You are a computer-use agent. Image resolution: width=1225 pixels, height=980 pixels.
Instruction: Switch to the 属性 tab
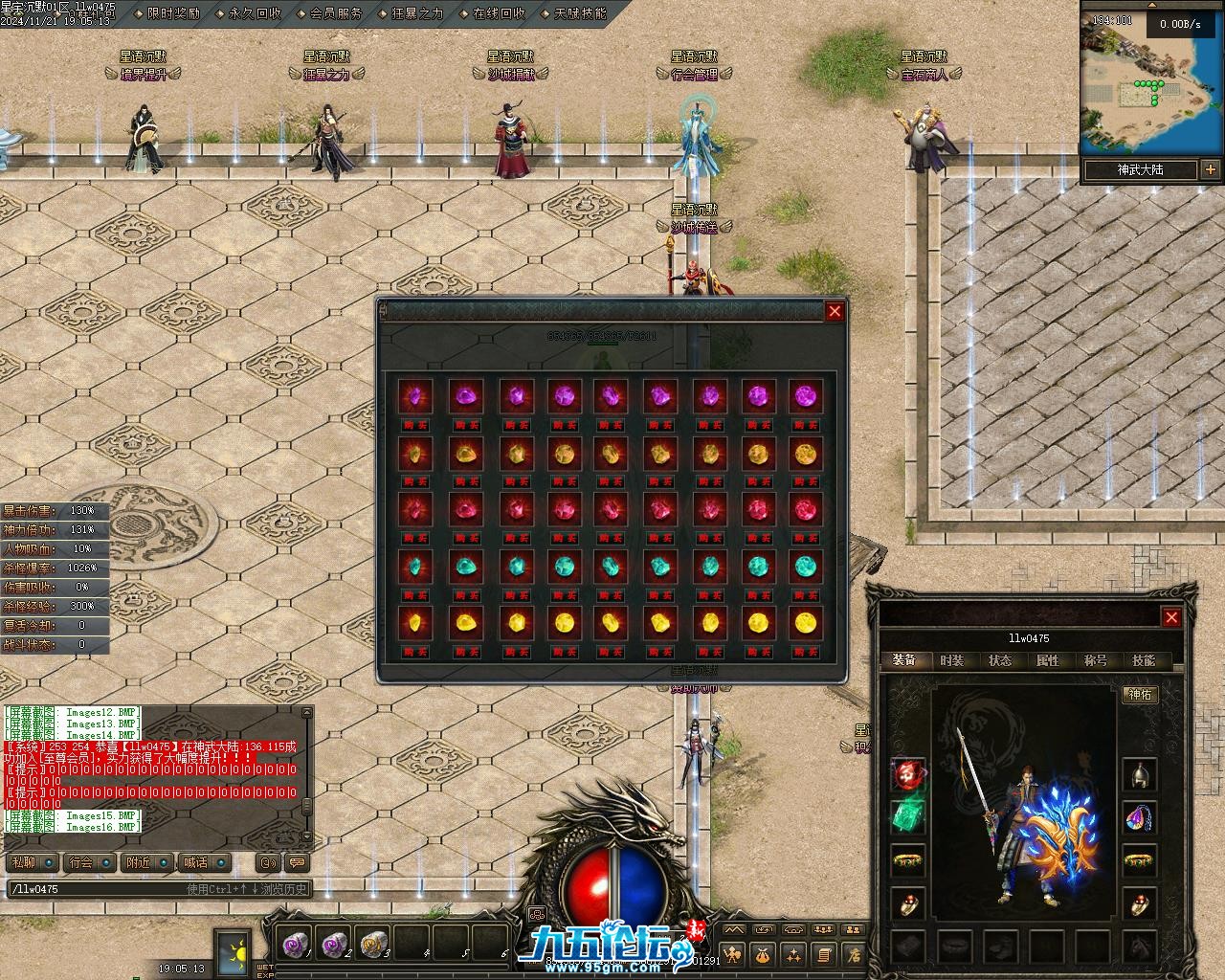(x=1047, y=660)
